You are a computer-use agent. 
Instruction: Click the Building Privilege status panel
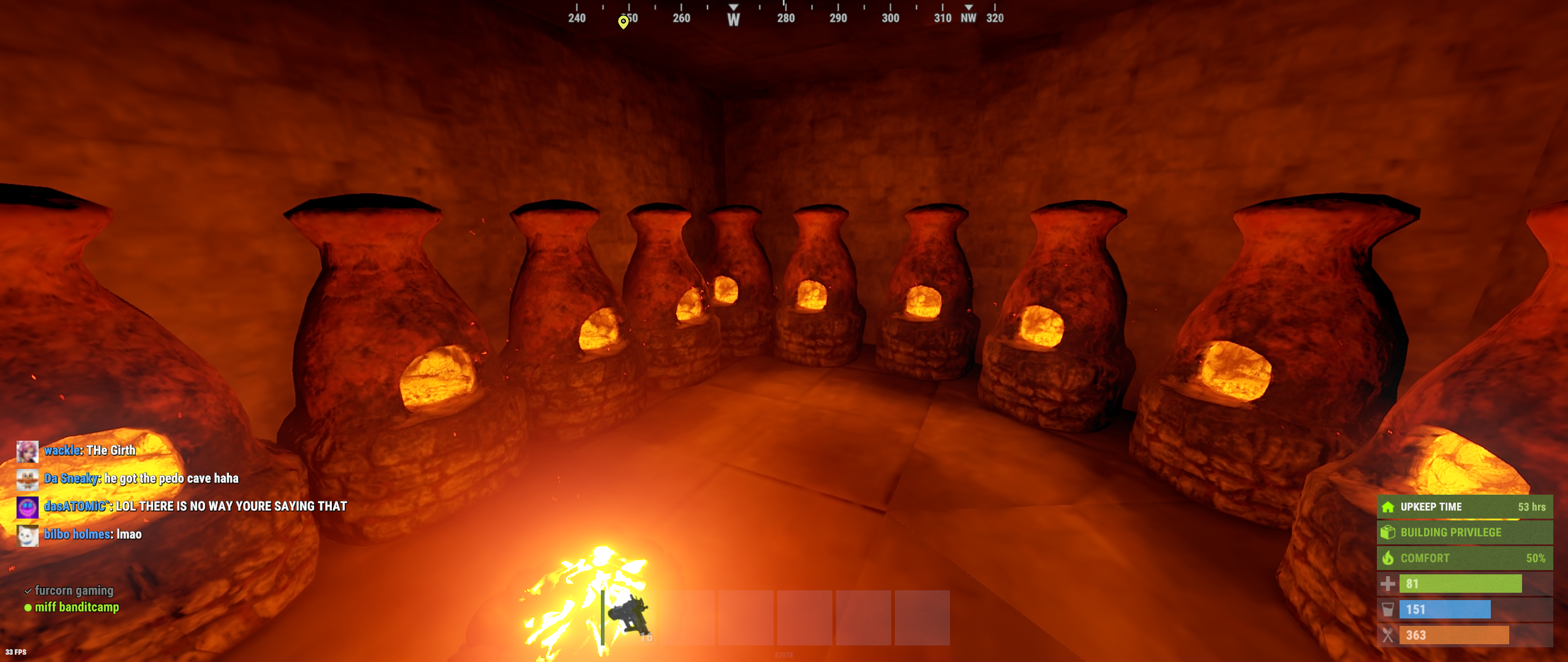[1464, 533]
